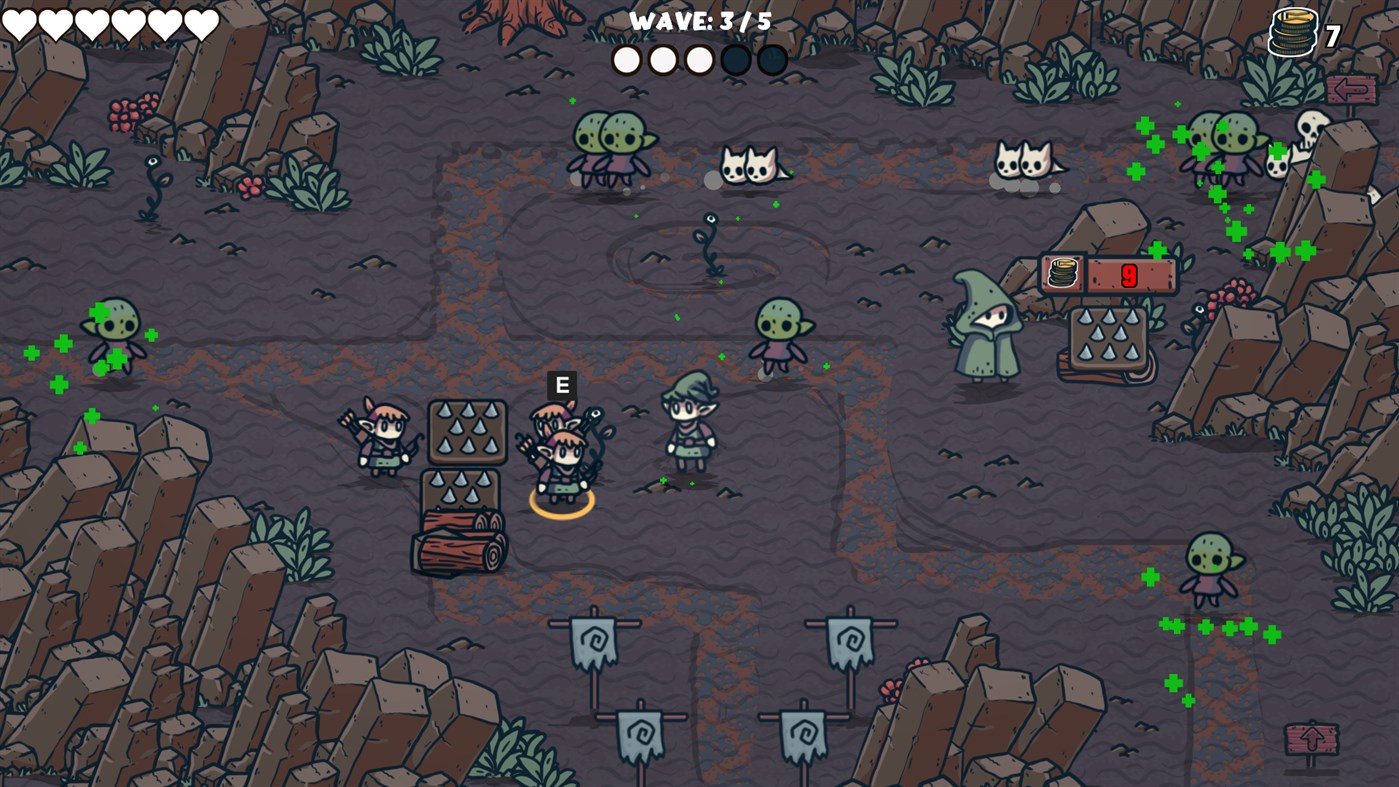Click the coin count 7 display
This screenshot has width=1399, height=787.
[x=1332, y=33]
